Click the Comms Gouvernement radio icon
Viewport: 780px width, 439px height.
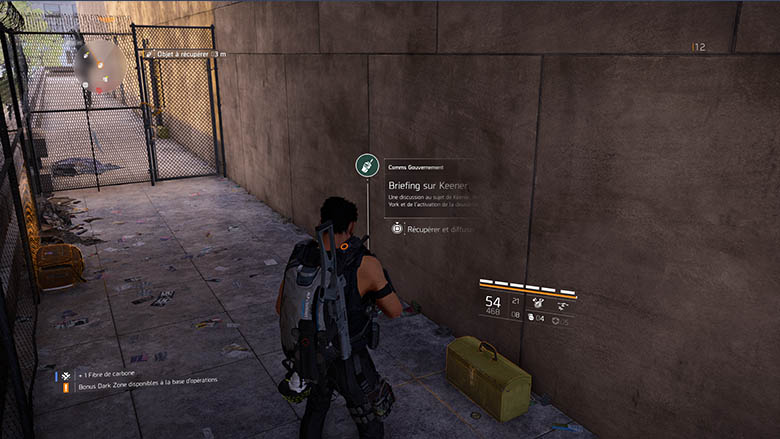(367, 166)
